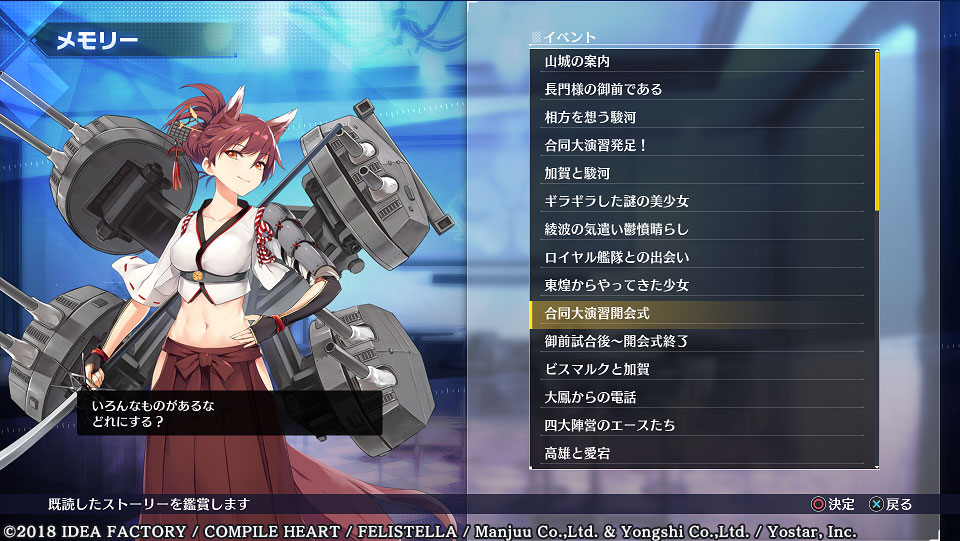Select the 山城の案内 event entry

[702, 61]
